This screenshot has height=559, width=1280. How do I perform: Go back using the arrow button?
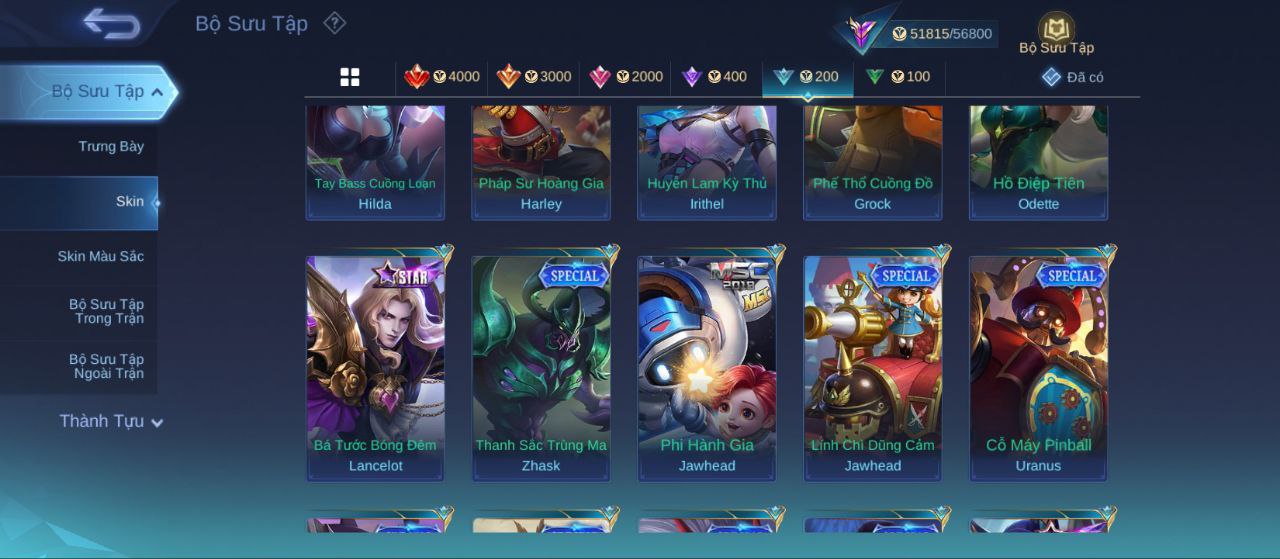coord(111,24)
